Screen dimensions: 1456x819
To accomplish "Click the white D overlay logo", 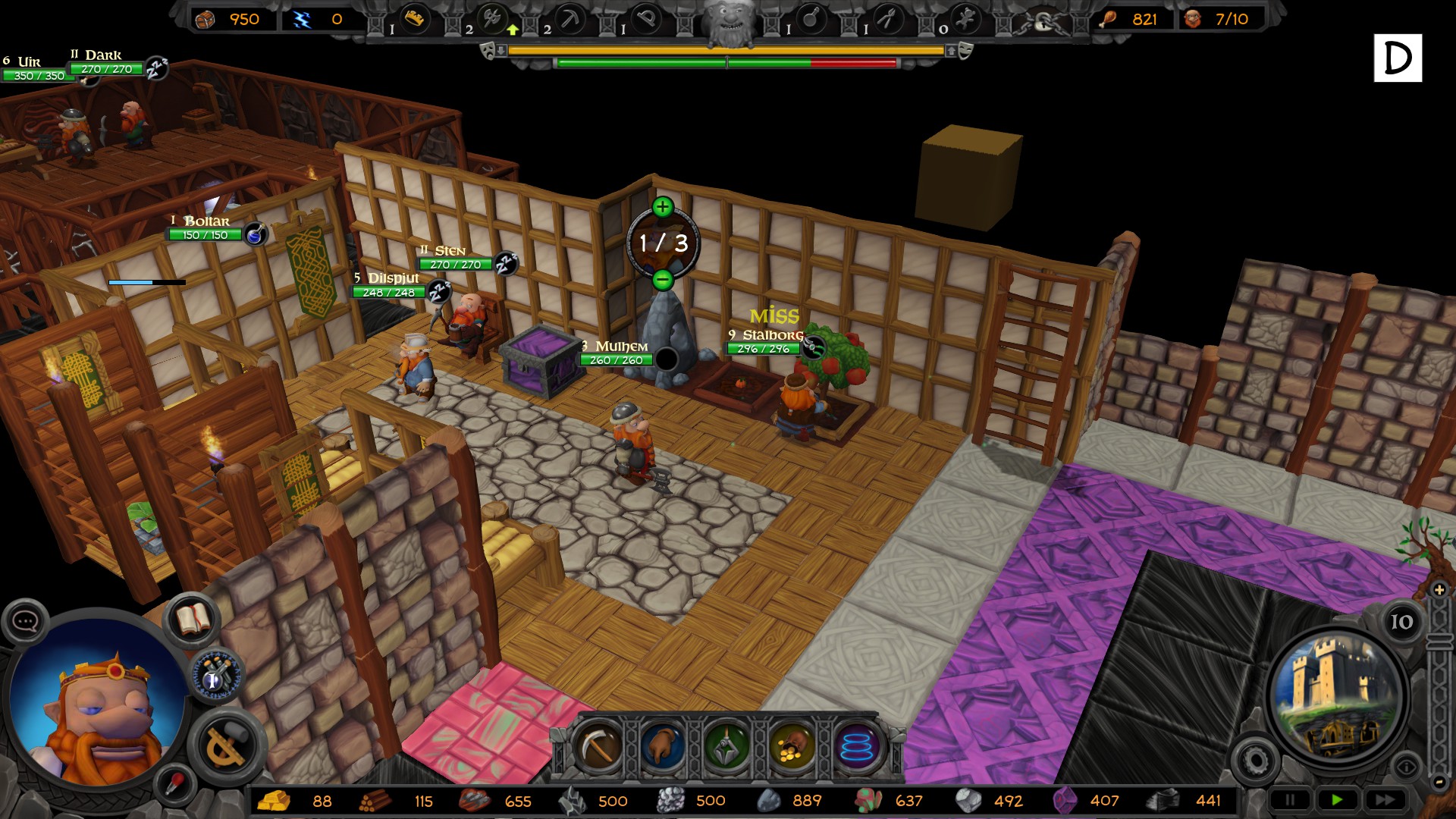I will pos(1397,58).
